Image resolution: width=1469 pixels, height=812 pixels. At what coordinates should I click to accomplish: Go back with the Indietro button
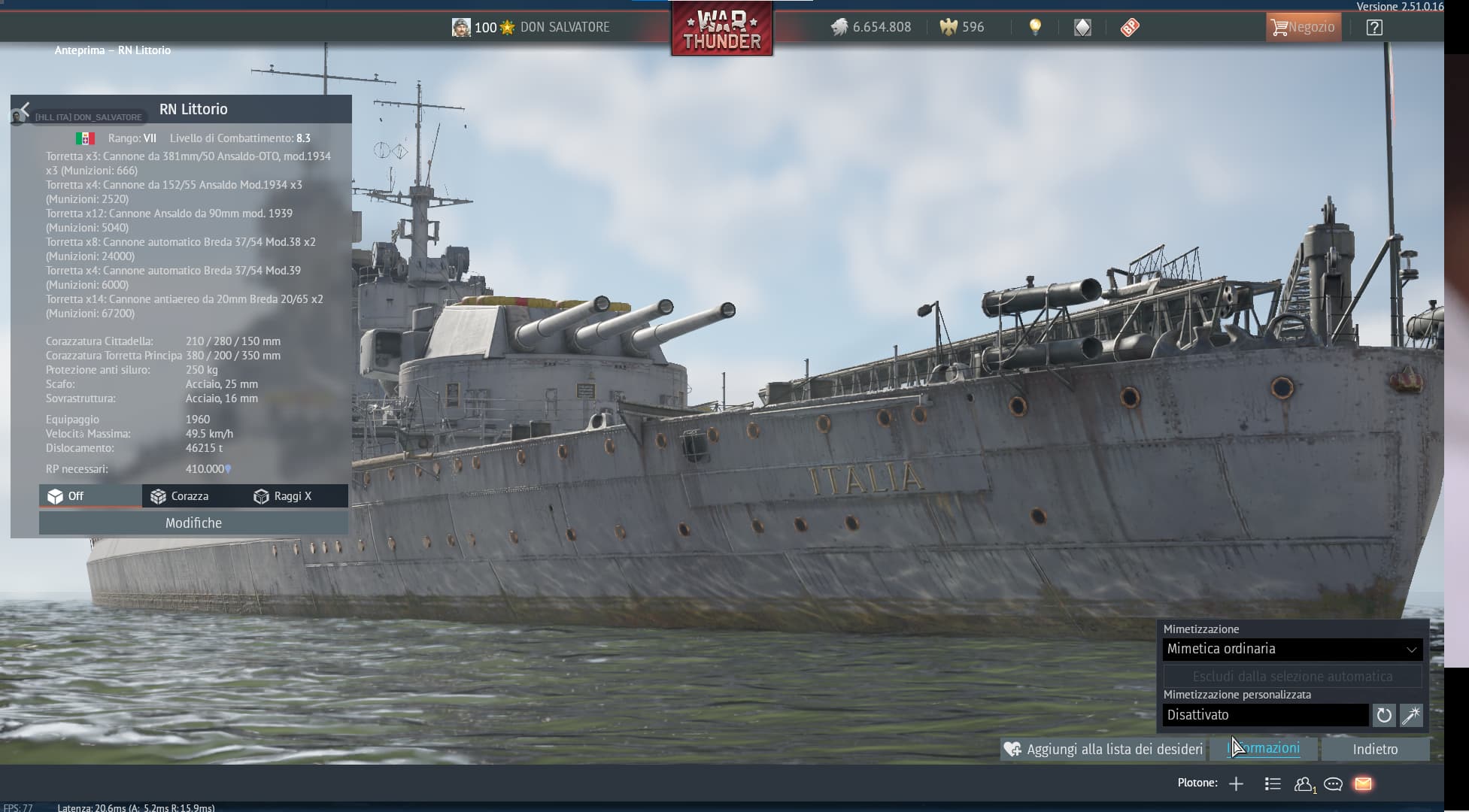1375,750
